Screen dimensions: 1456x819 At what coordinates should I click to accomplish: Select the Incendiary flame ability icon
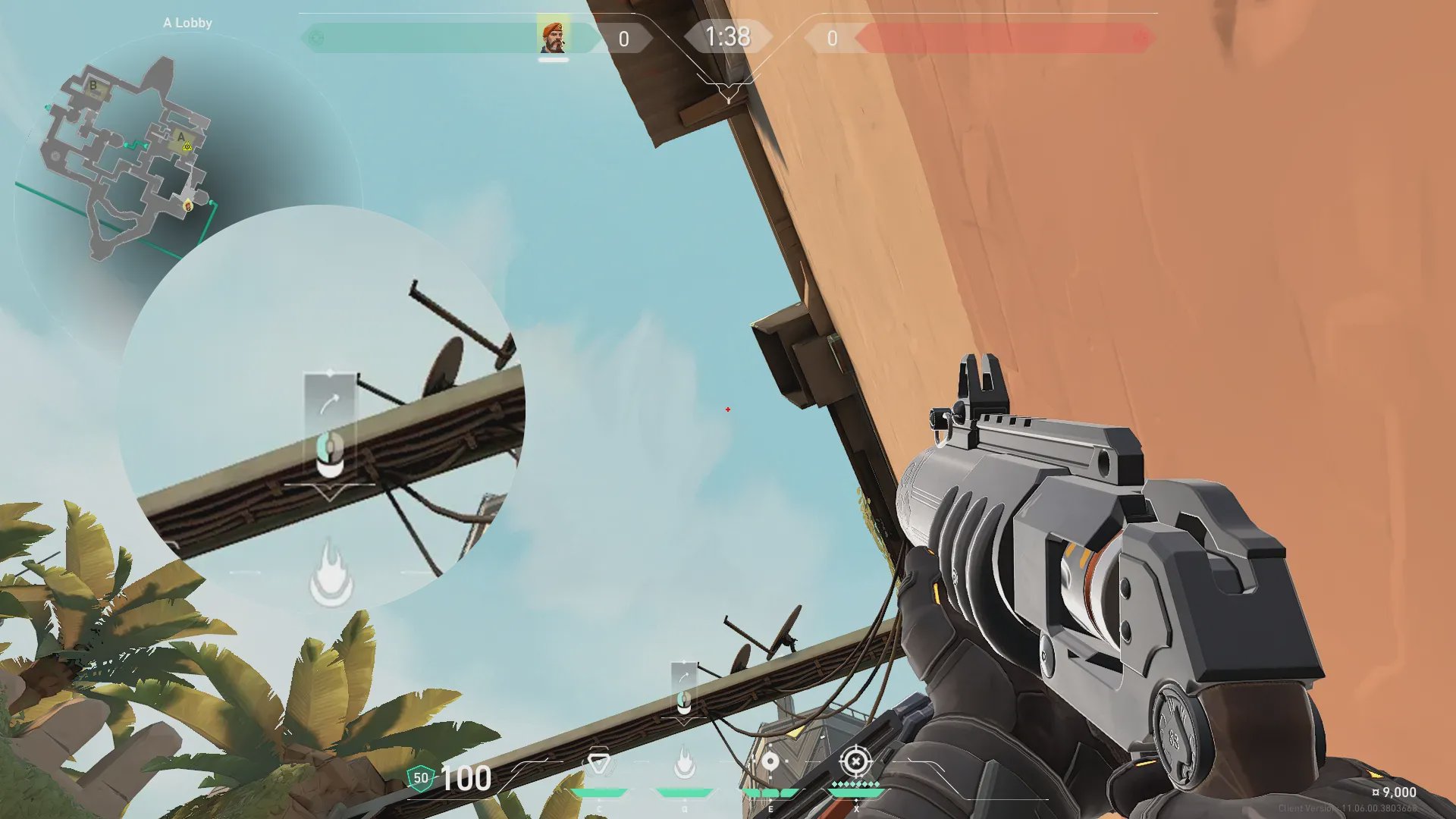tap(685, 763)
